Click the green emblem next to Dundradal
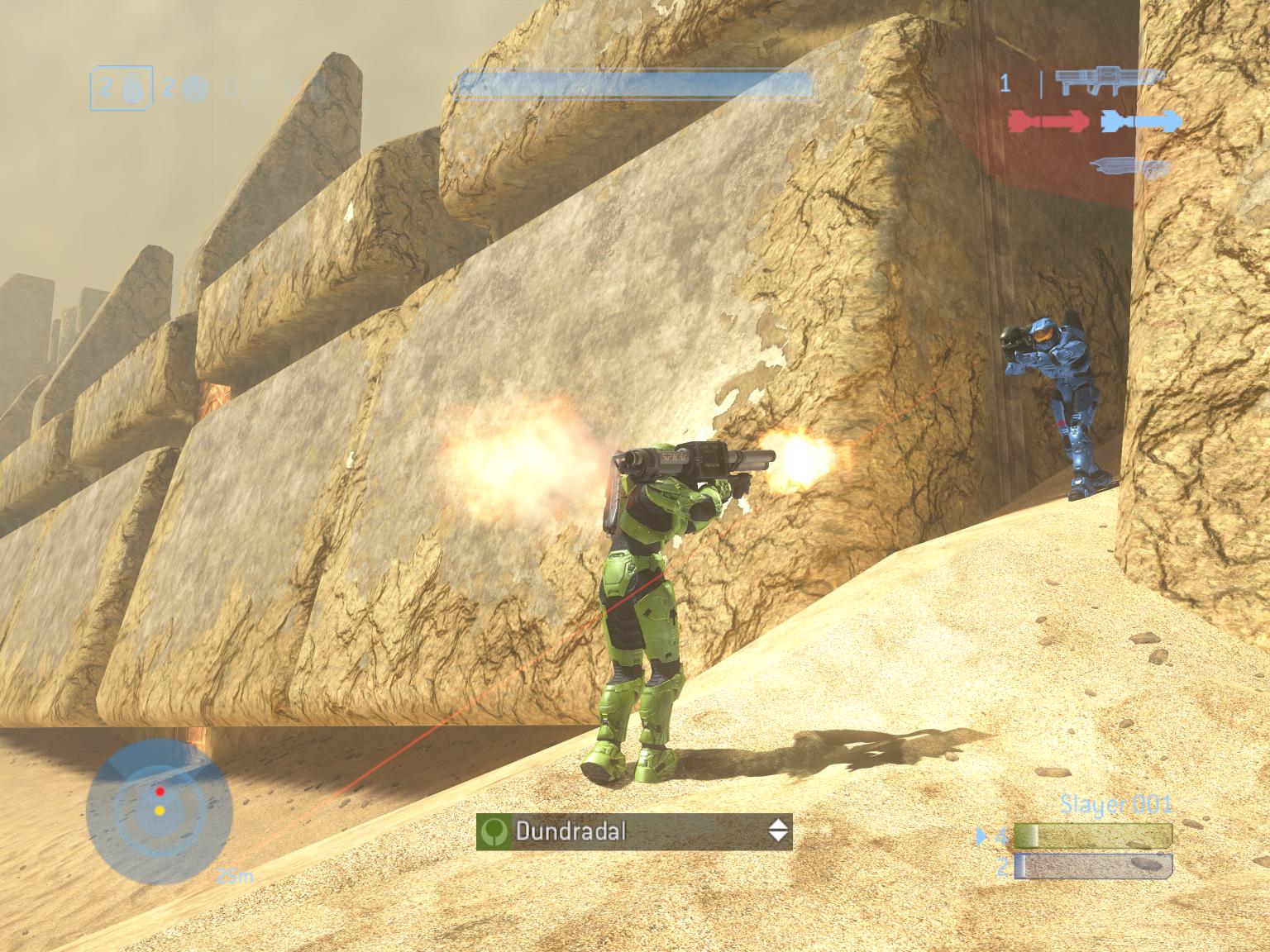 pyautogui.click(x=494, y=831)
